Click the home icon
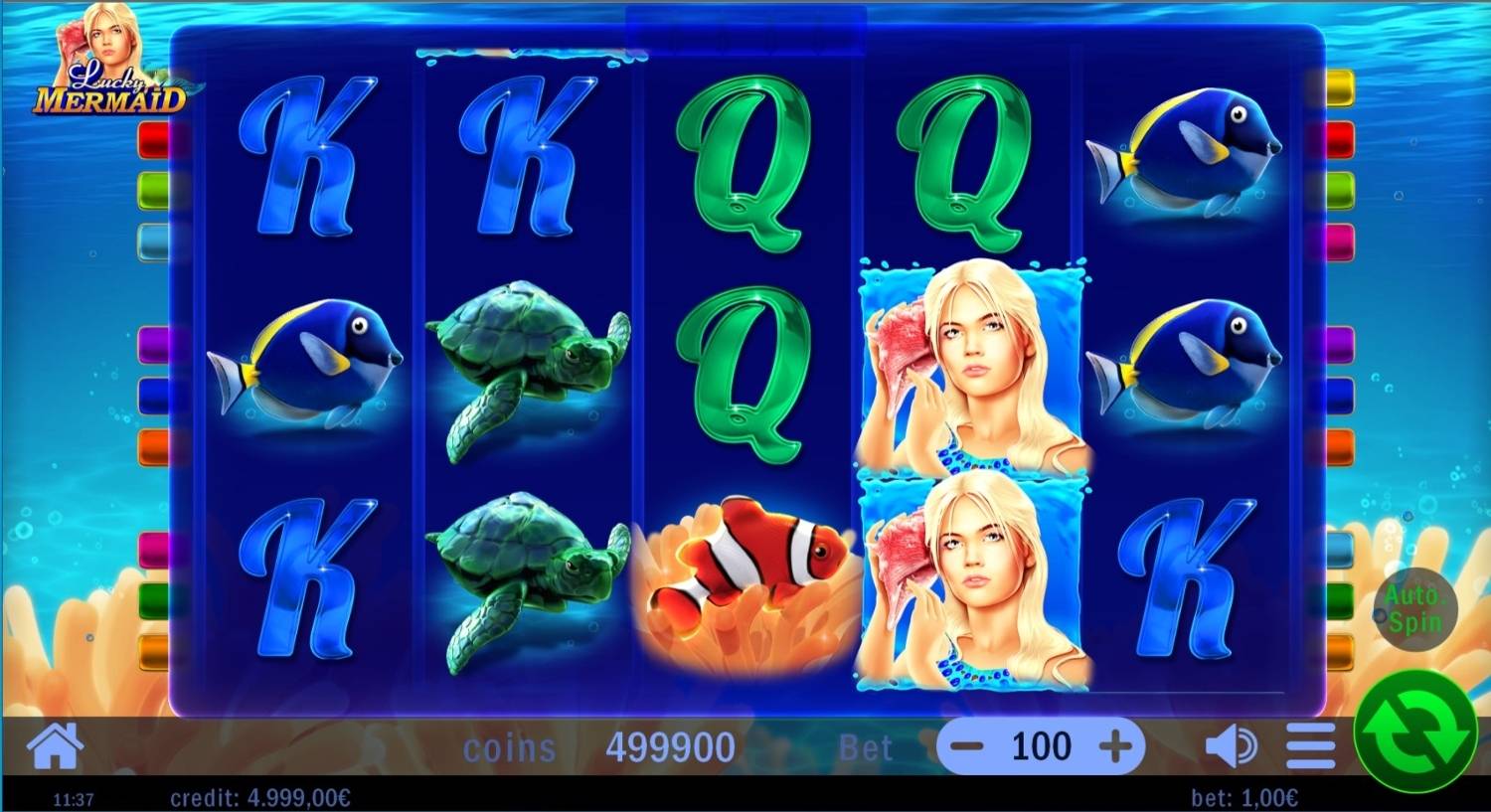Viewport: 1491px width, 812px height. 55,745
